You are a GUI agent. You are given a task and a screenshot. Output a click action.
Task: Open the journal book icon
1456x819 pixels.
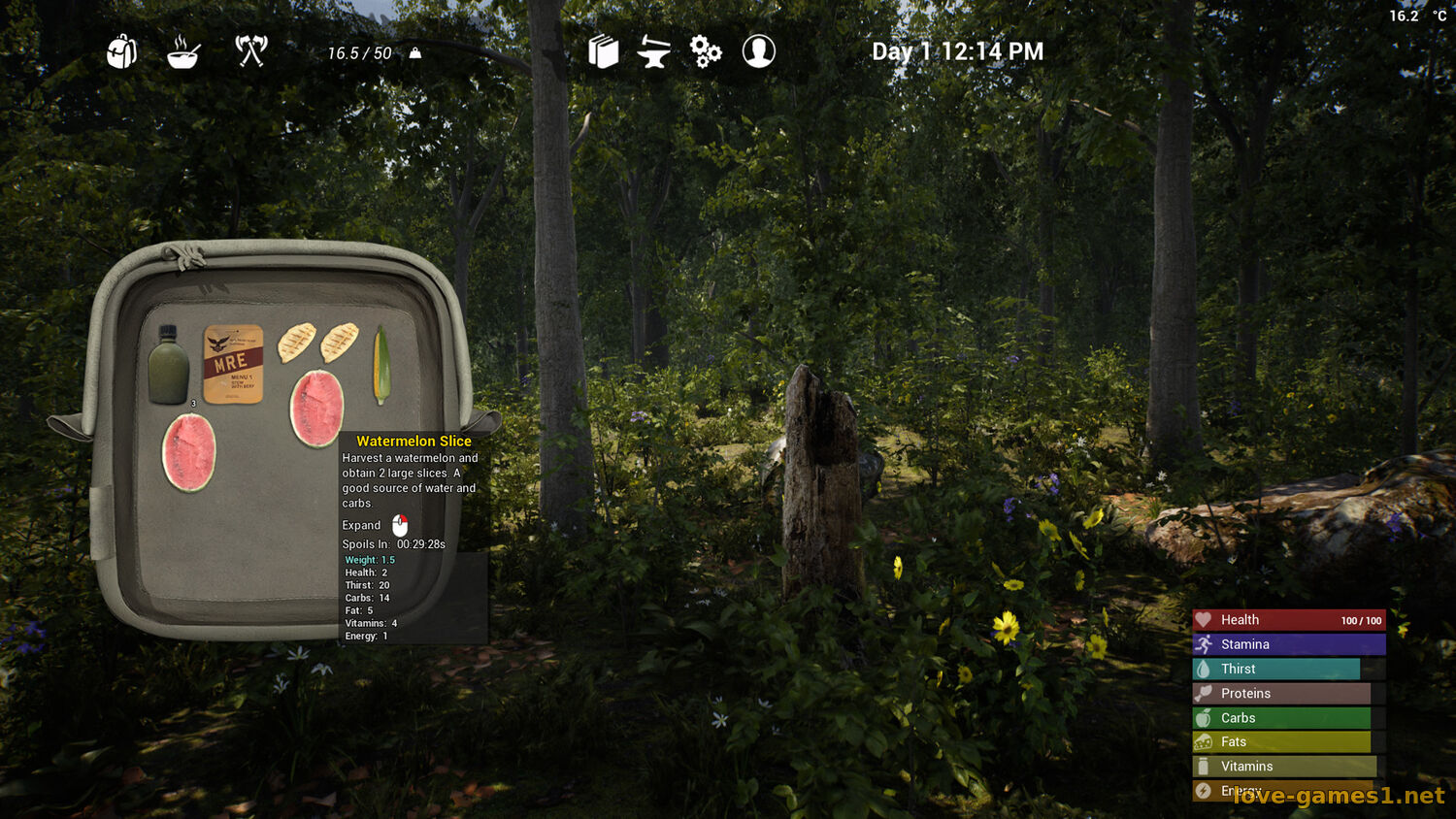click(603, 51)
